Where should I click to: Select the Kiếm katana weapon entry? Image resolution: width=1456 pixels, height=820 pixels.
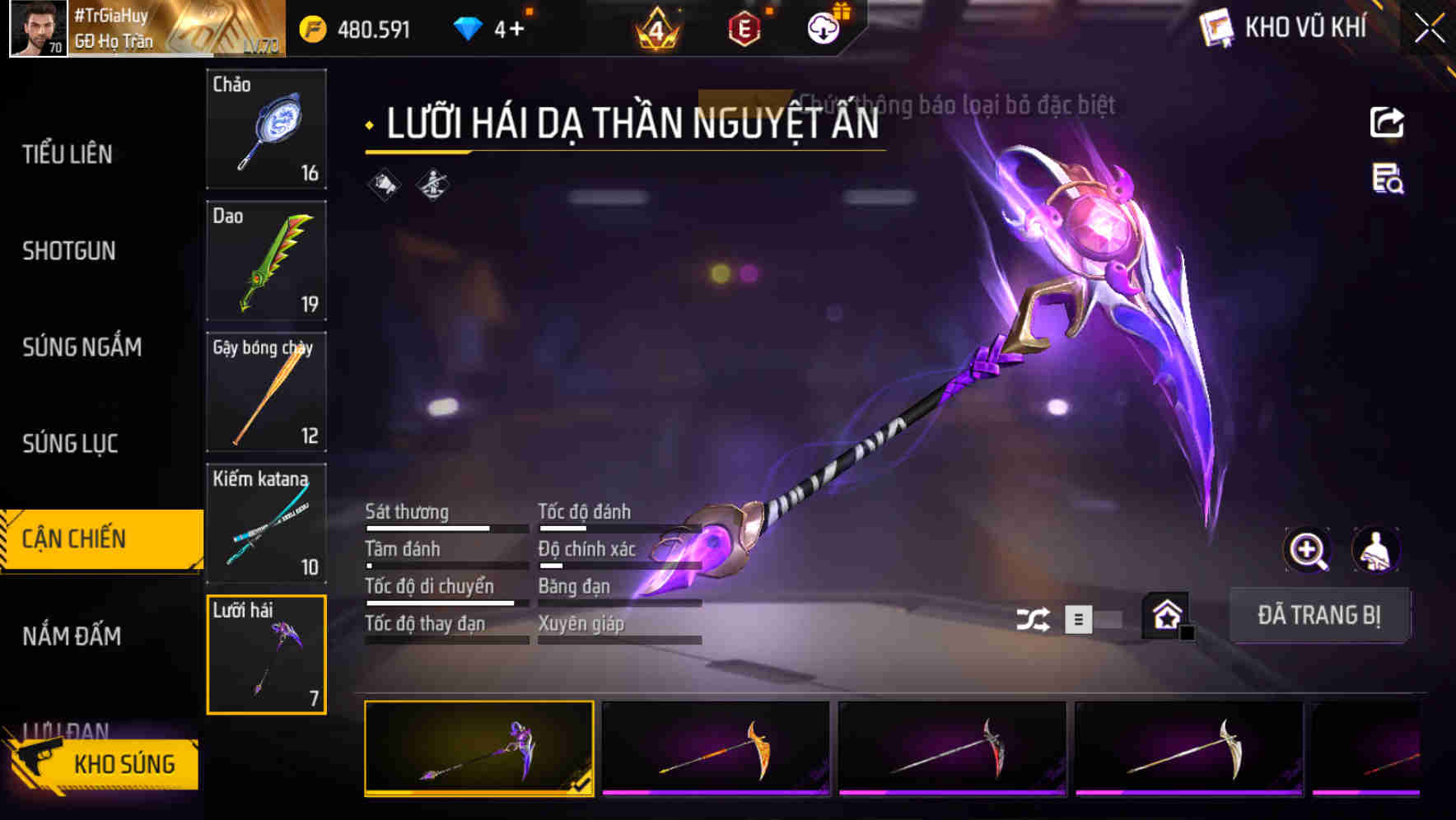[x=266, y=521]
